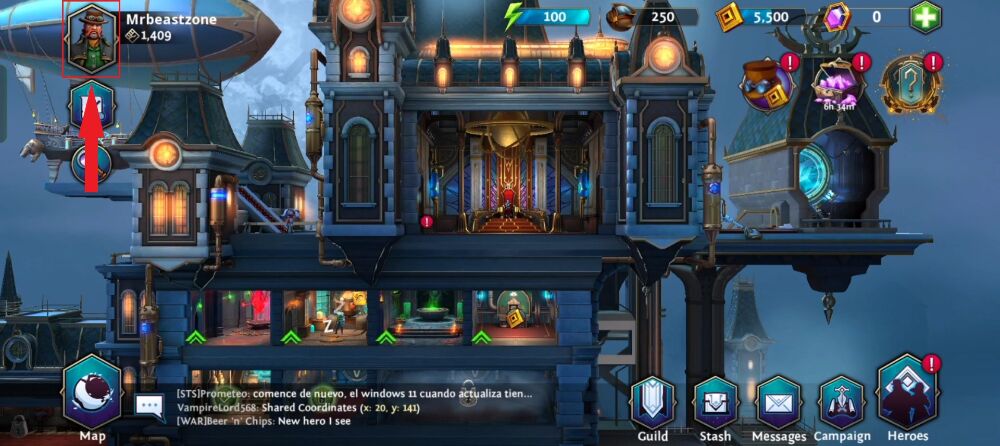Open the golden question mark event icon
This screenshot has width=1000, height=446.
pos(909,84)
